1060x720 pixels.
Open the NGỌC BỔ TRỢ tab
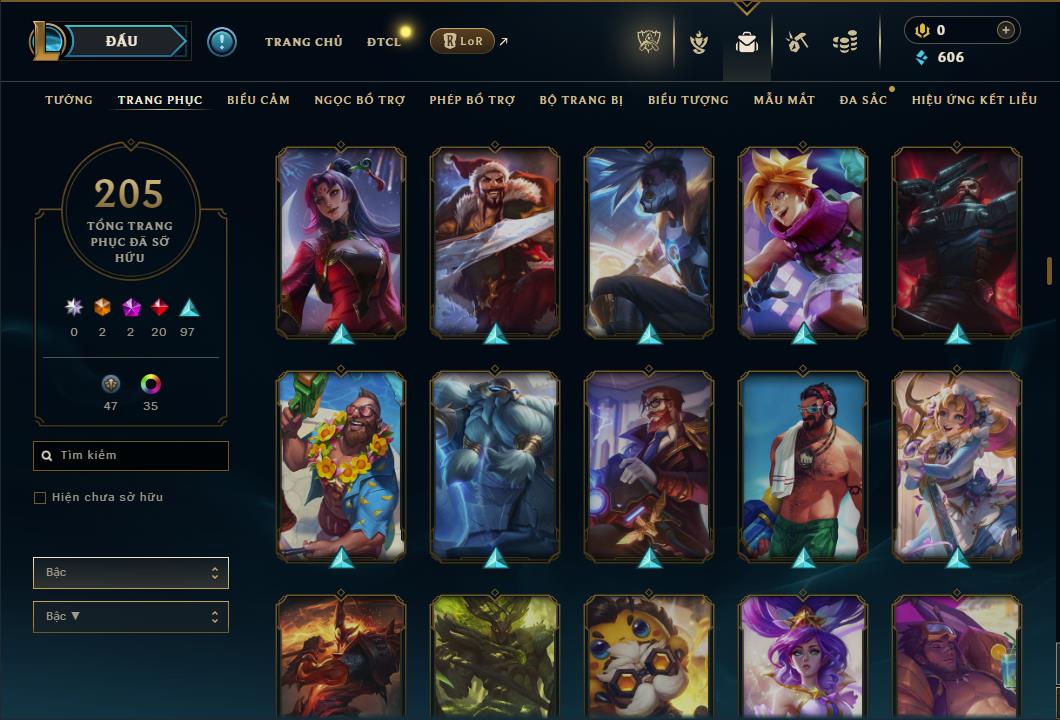pos(359,100)
